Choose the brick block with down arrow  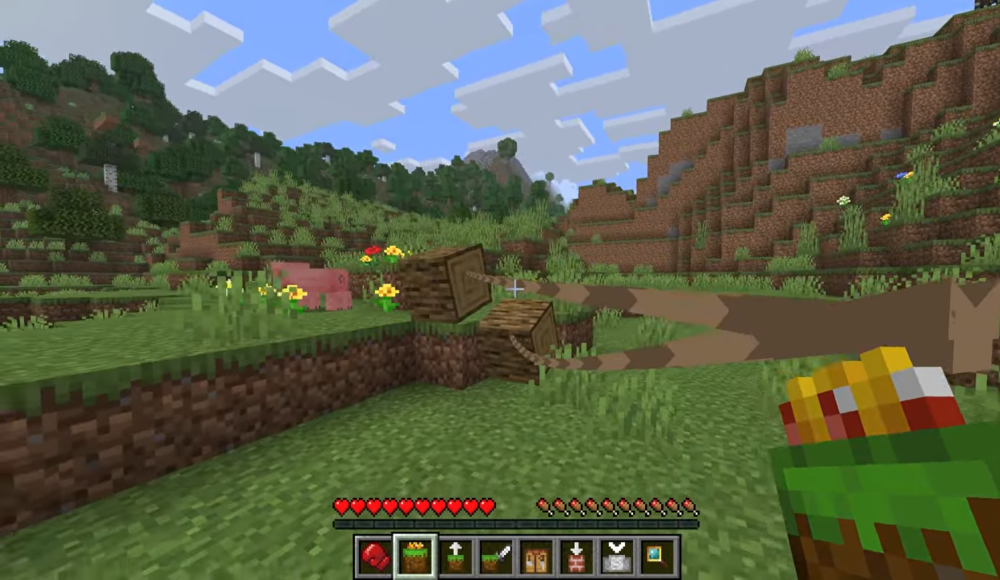point(578,555)
